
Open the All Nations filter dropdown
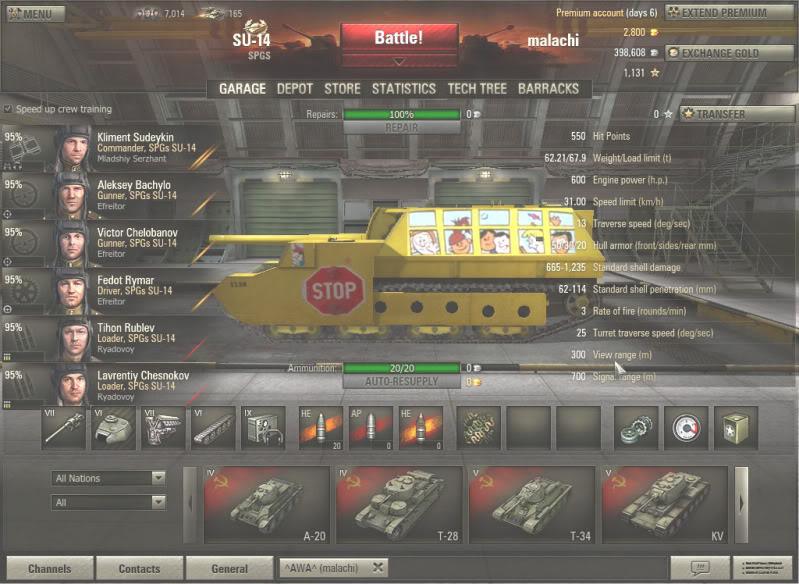109,478
